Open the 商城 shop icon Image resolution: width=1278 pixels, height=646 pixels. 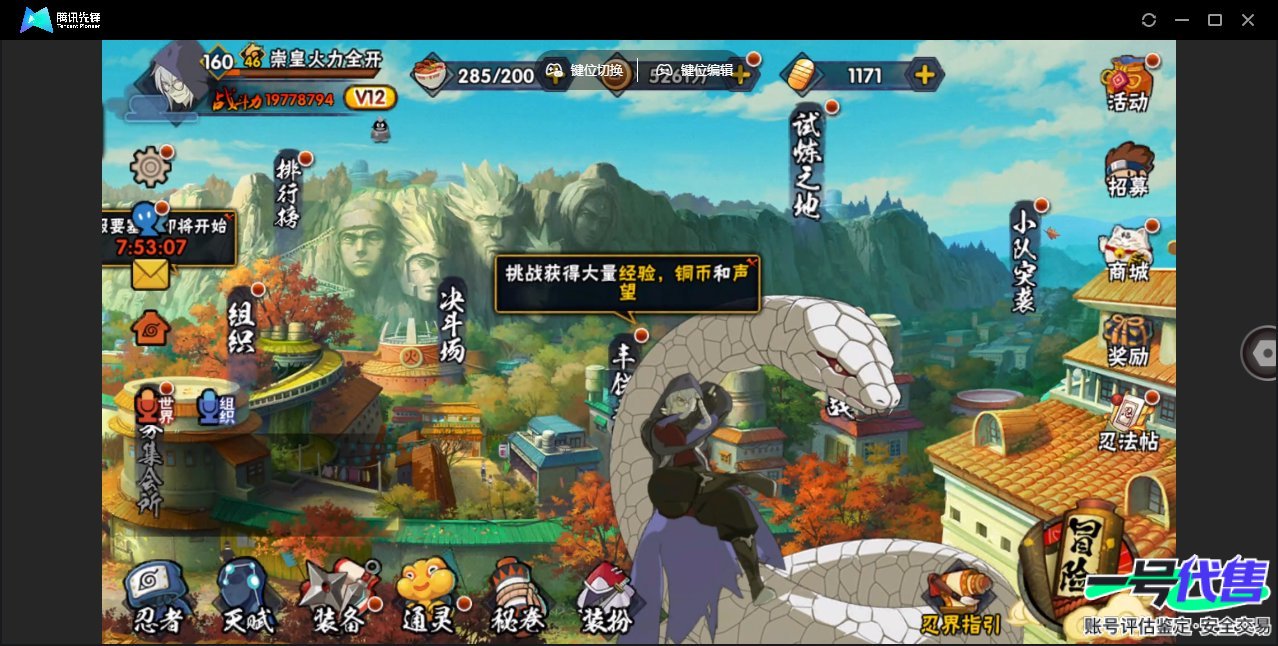tap(1128, 254)
